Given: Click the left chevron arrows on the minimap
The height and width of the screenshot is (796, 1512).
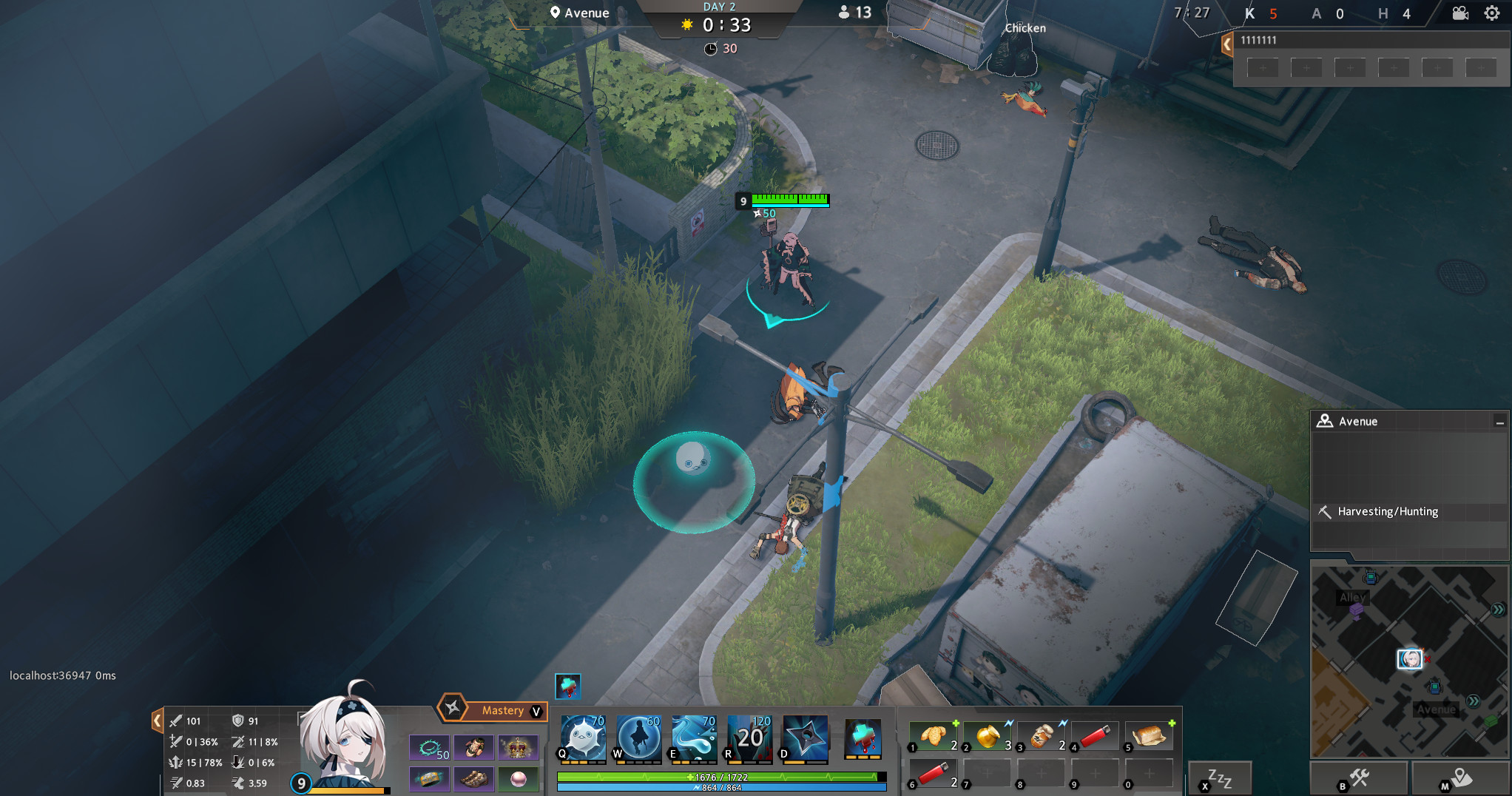Looking at the screenshot, I should point(1474,700).
